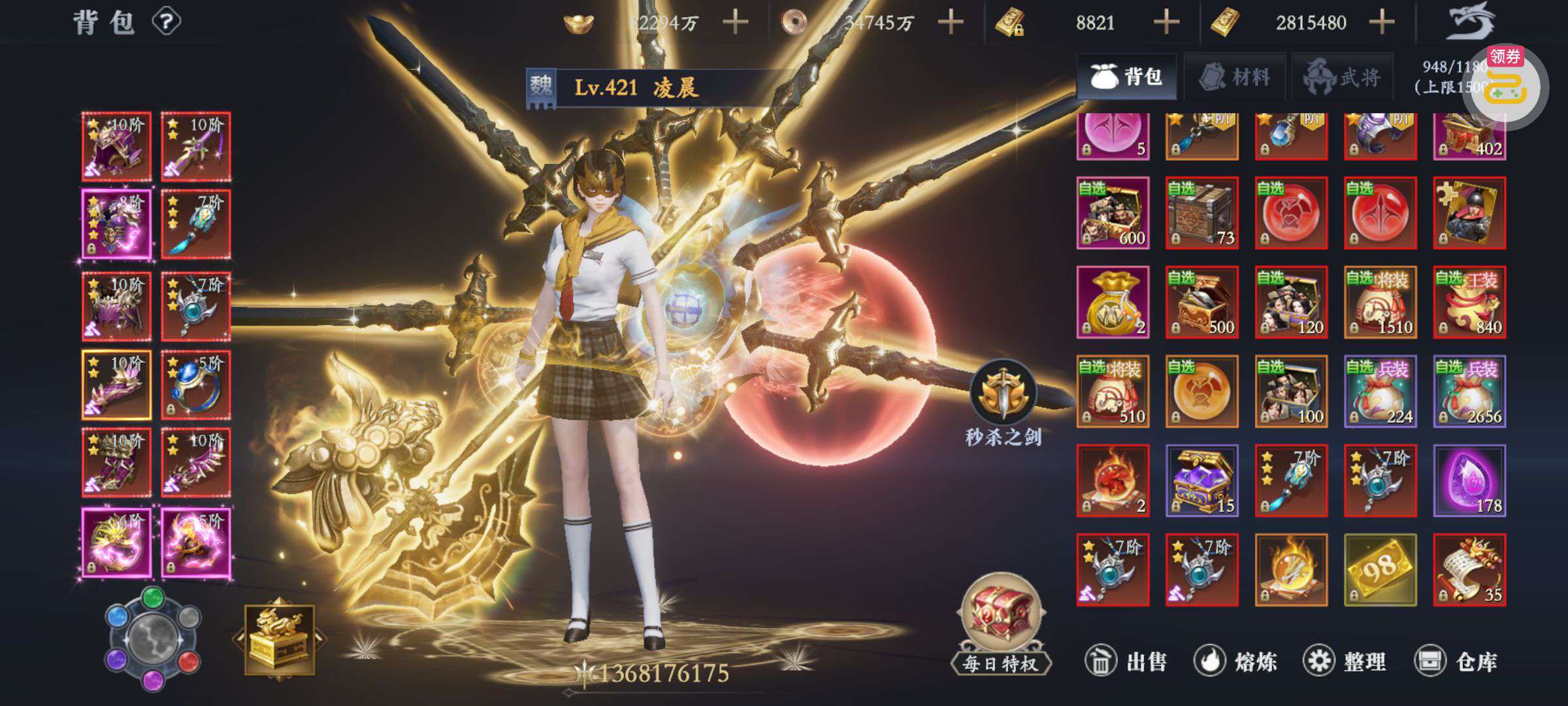Select the equipped blue gem ring
1568x706 pixels.
coord(195,385)
